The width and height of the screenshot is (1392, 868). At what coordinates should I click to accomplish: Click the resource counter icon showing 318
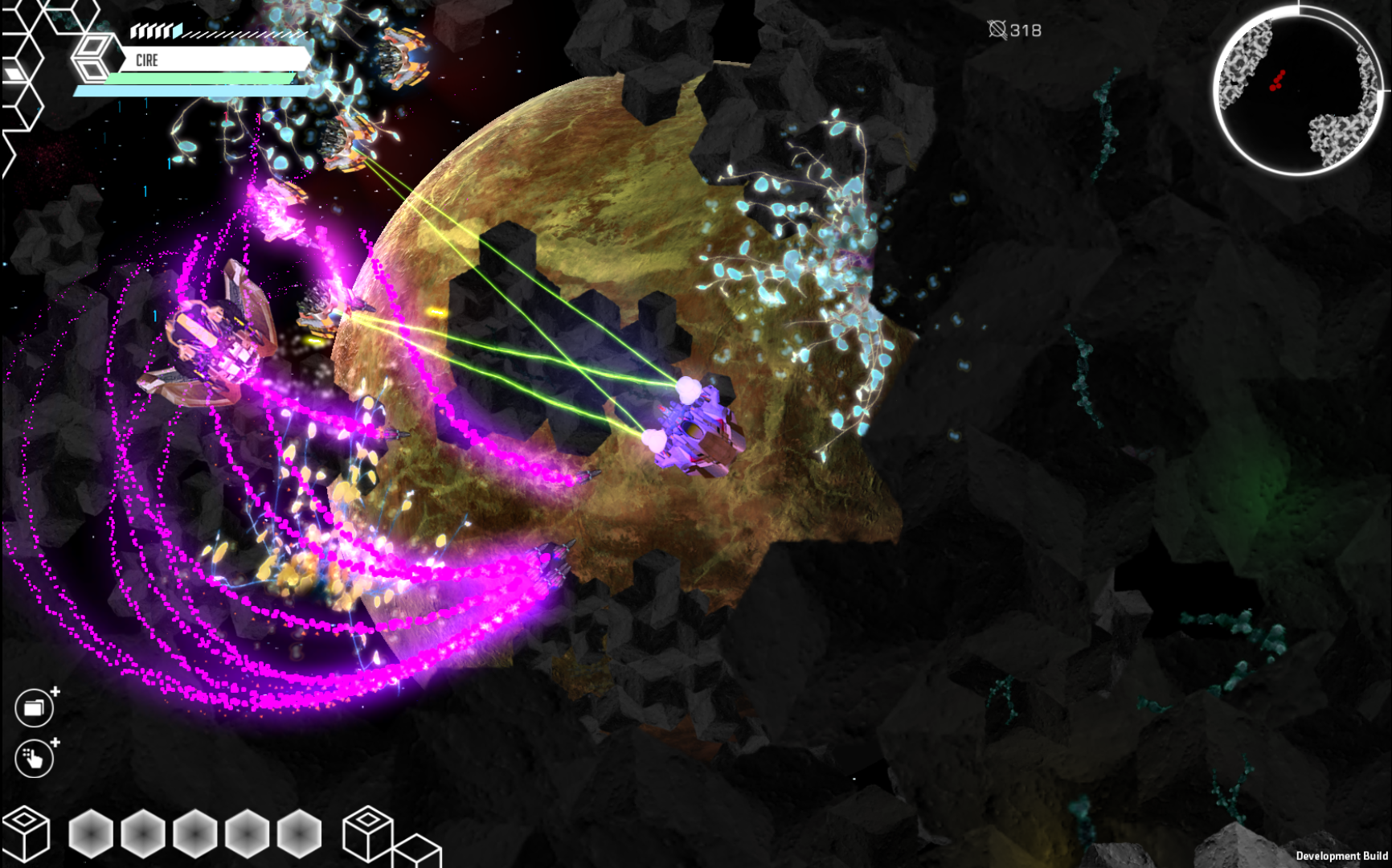point(999,30)
